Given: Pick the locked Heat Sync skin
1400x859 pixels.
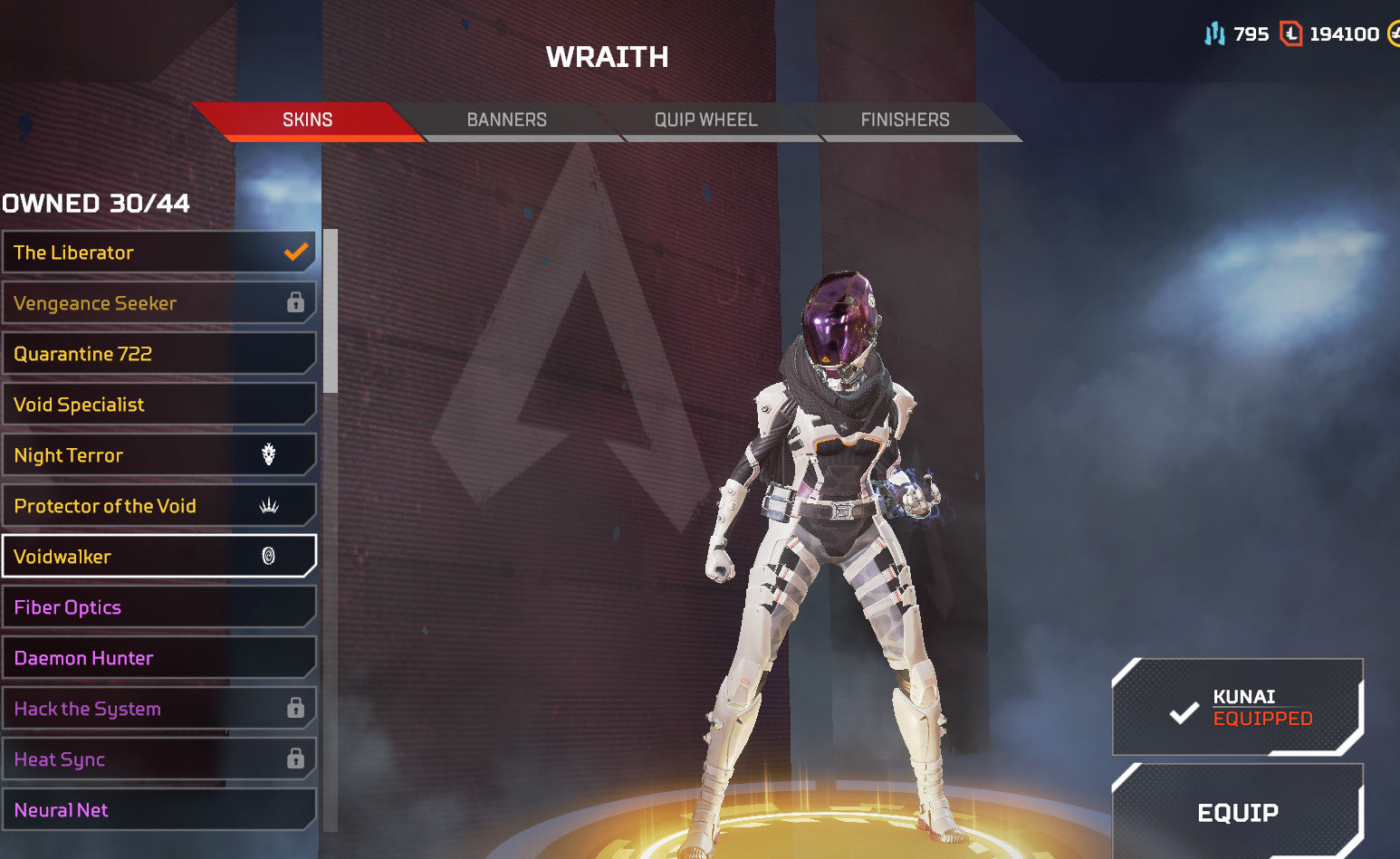Looking at the screenshot, I should 158,759.
